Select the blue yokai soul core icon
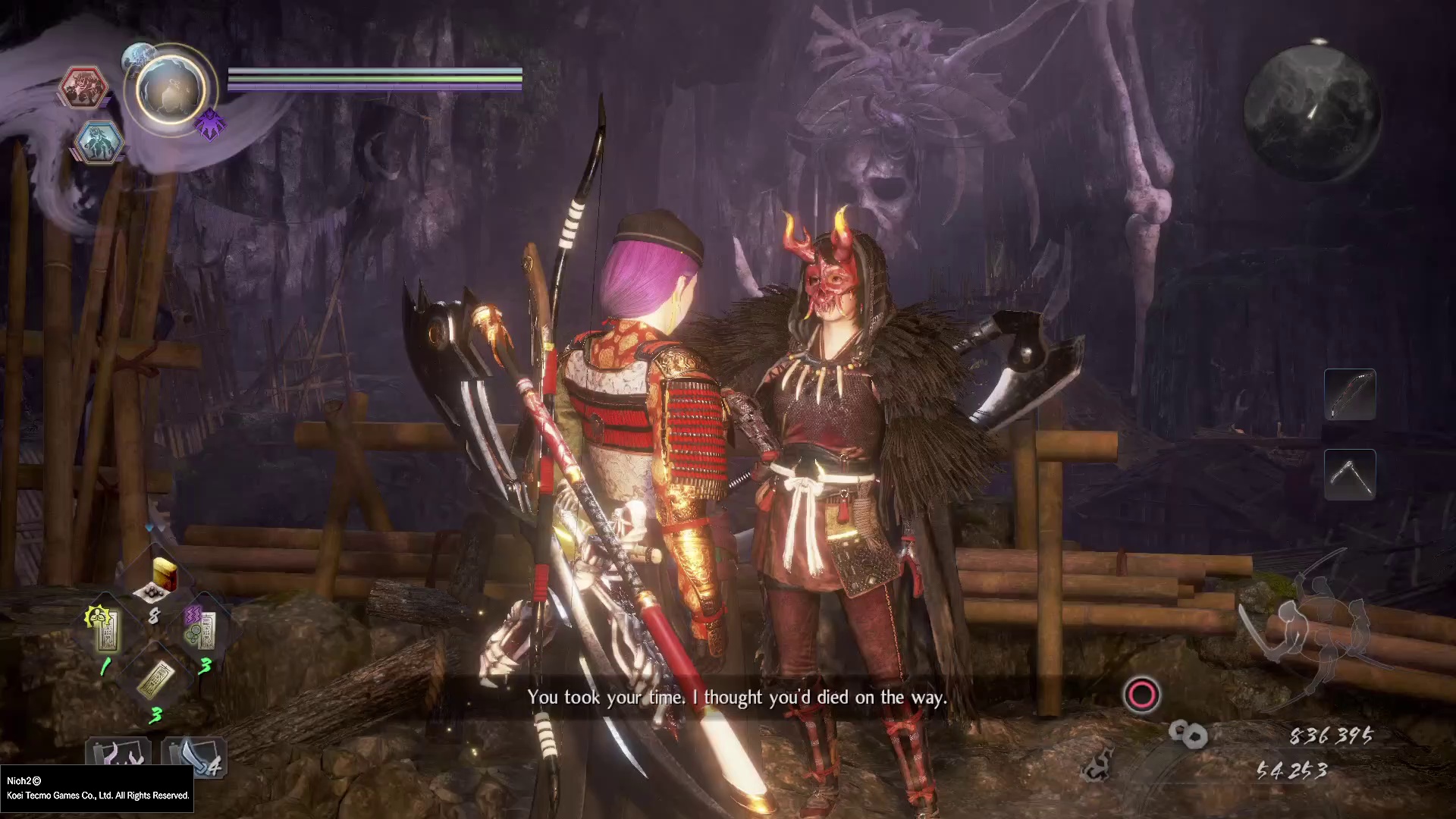The height and width of the screenshot is (819, 1456). [99, 141]
